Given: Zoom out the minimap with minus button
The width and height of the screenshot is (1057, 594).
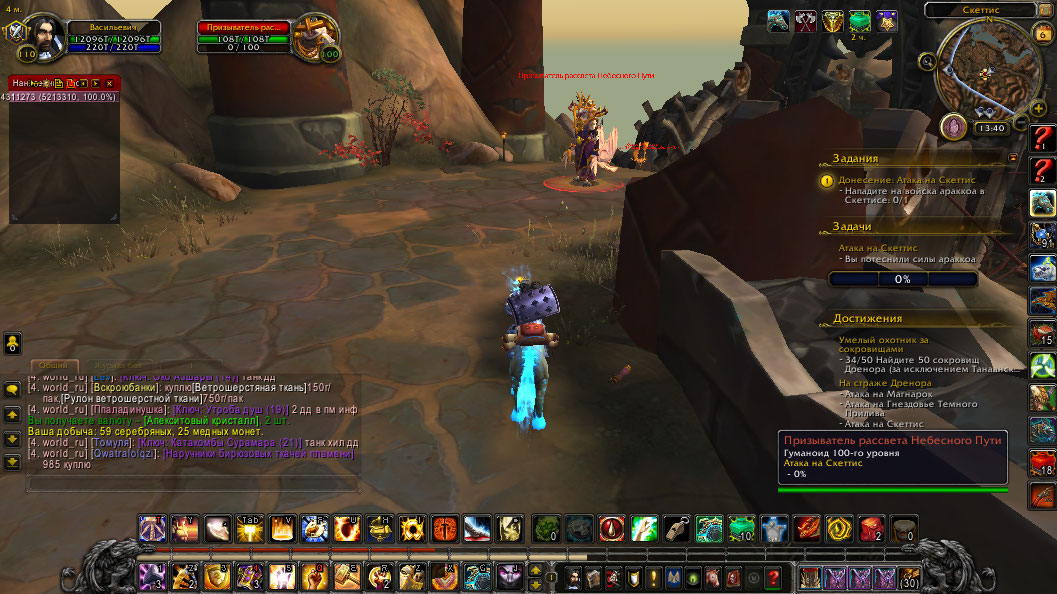Looking at the screenshot, I should 1022,123.
